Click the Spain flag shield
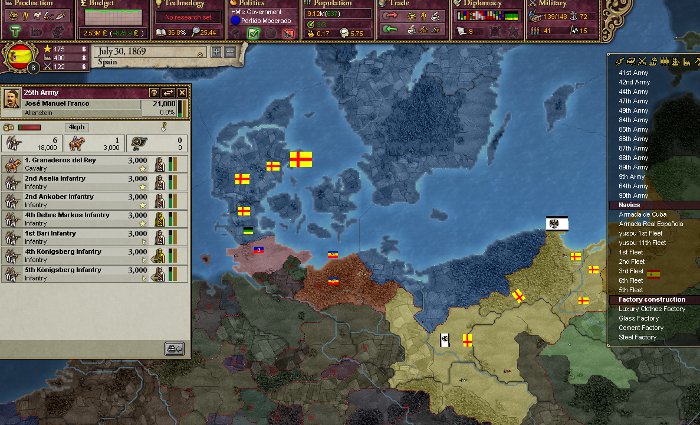Screen dimensions: 700x425 18,57
